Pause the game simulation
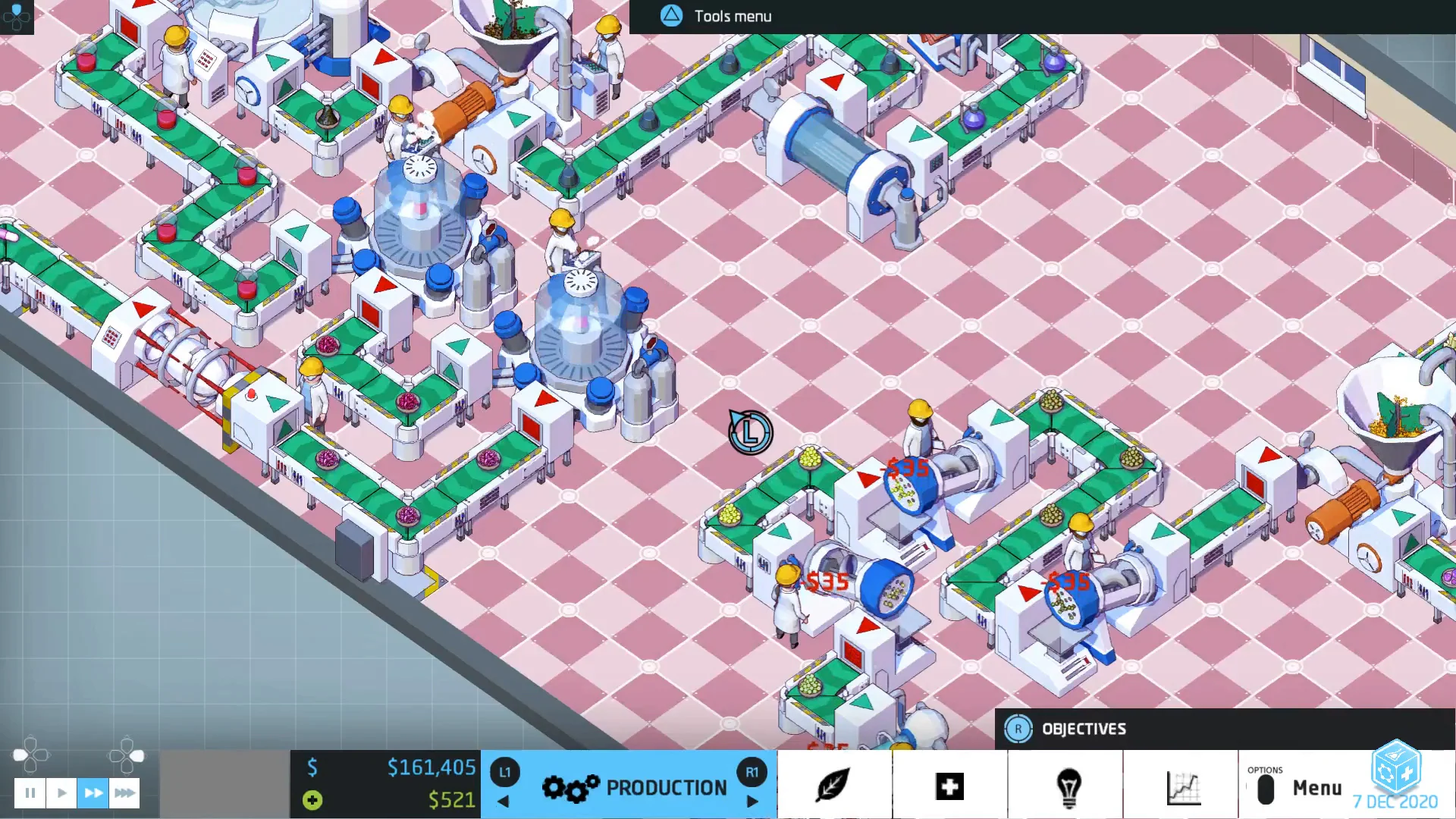The image size is (1456, 819). 30,792
